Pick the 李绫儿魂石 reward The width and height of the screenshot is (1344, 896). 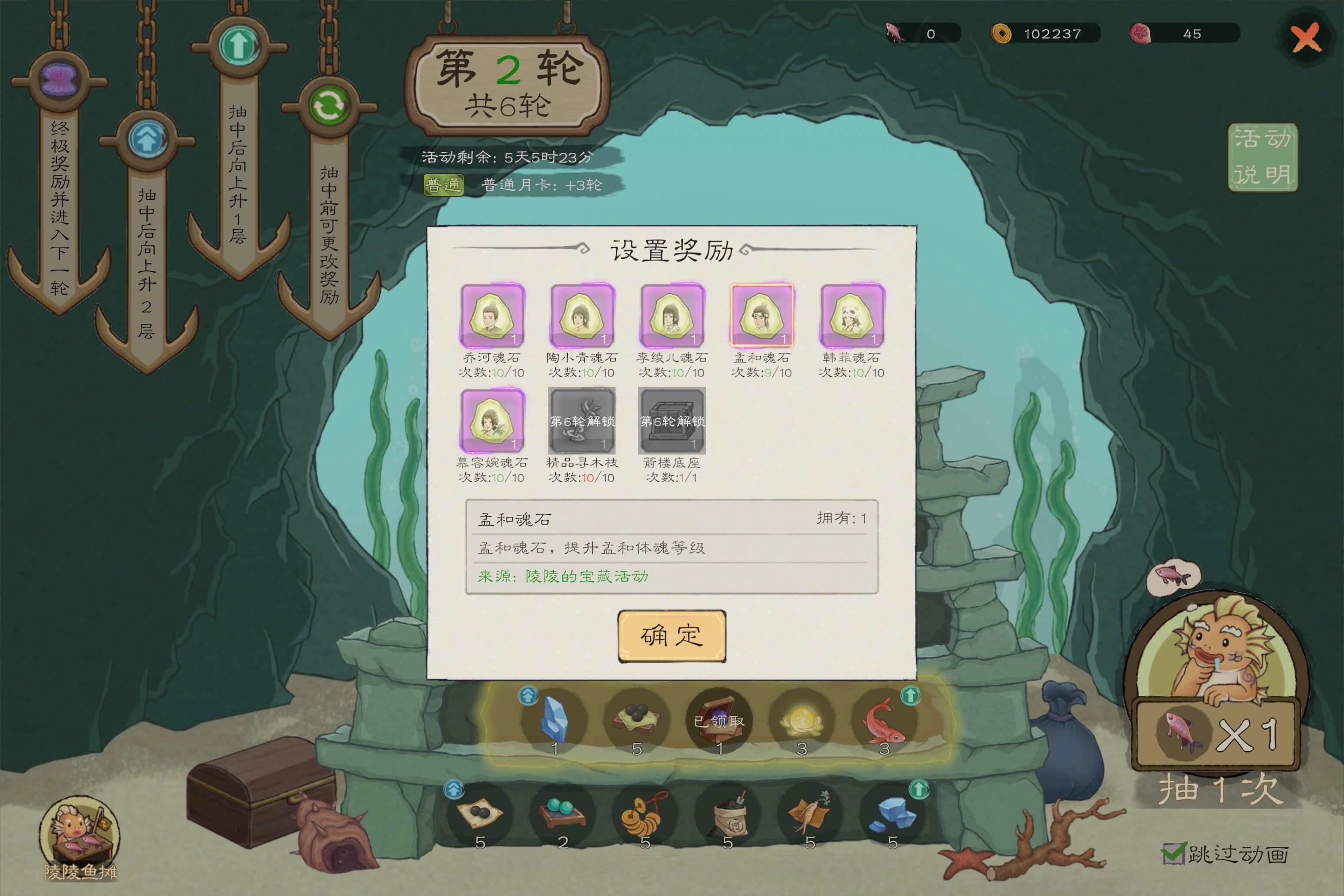point(672,316)
